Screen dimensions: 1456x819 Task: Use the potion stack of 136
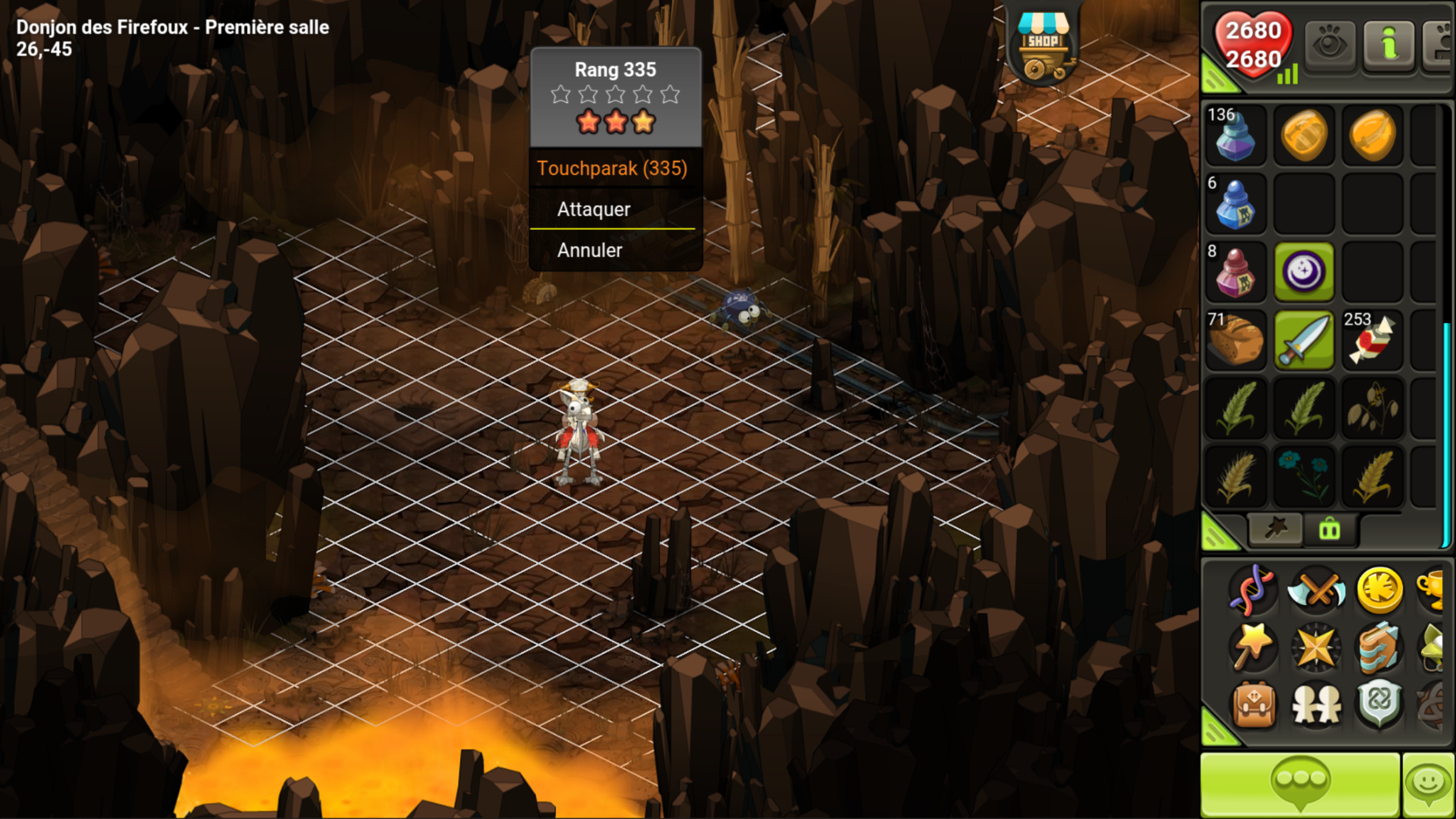[x=1235, y=135]
